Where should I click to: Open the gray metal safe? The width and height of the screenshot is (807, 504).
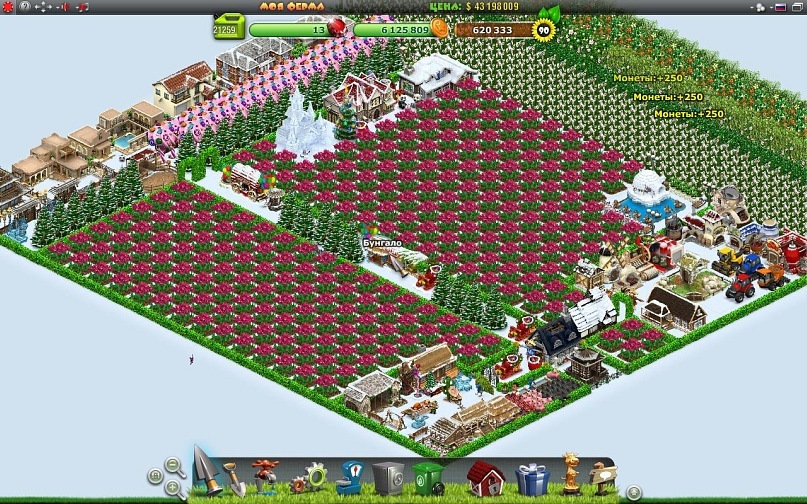coord(387,477)
